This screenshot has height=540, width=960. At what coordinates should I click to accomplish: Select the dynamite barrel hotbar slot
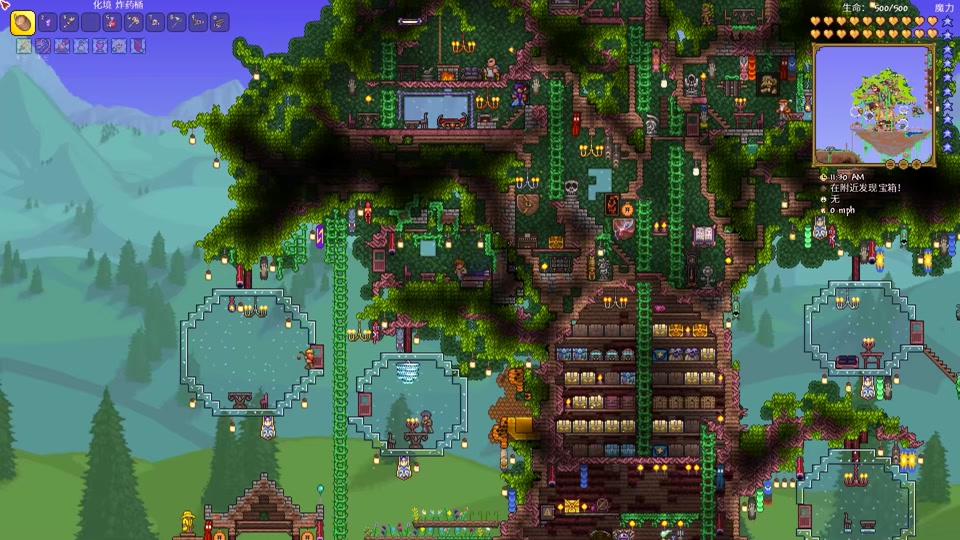22,22
